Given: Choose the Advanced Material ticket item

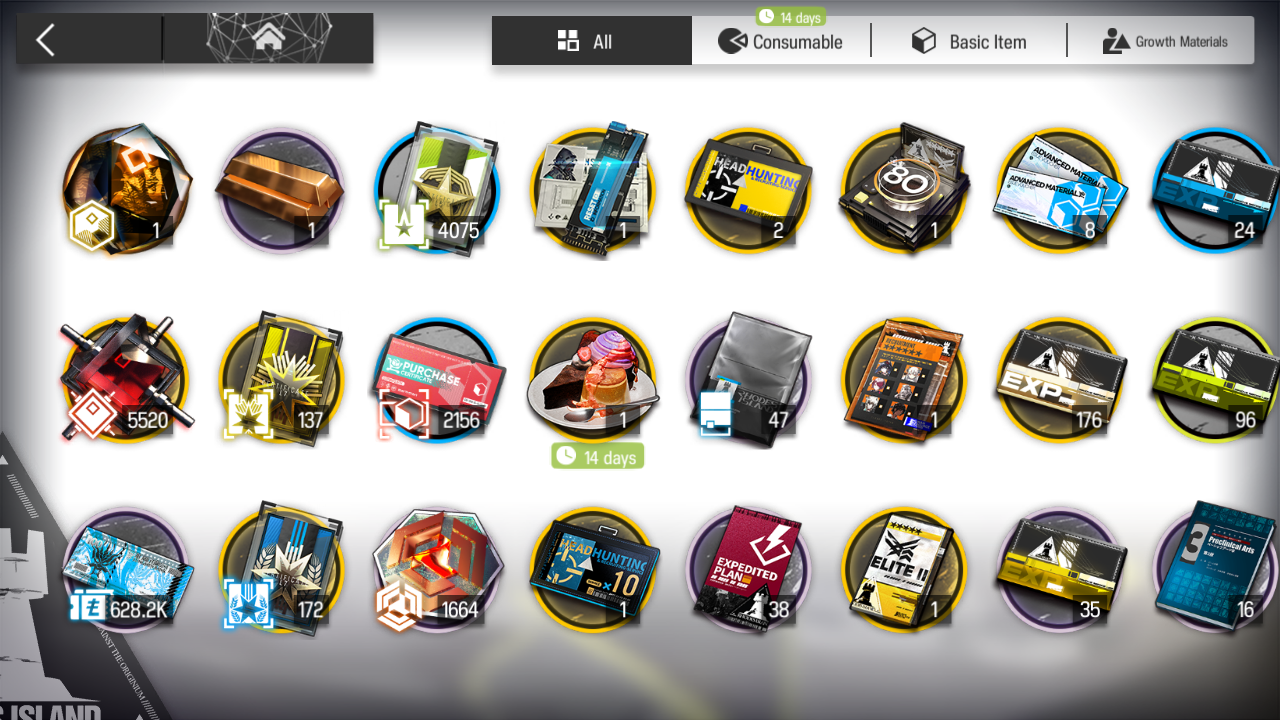Looking at the screenshot, I should [x=1059, y=190].
